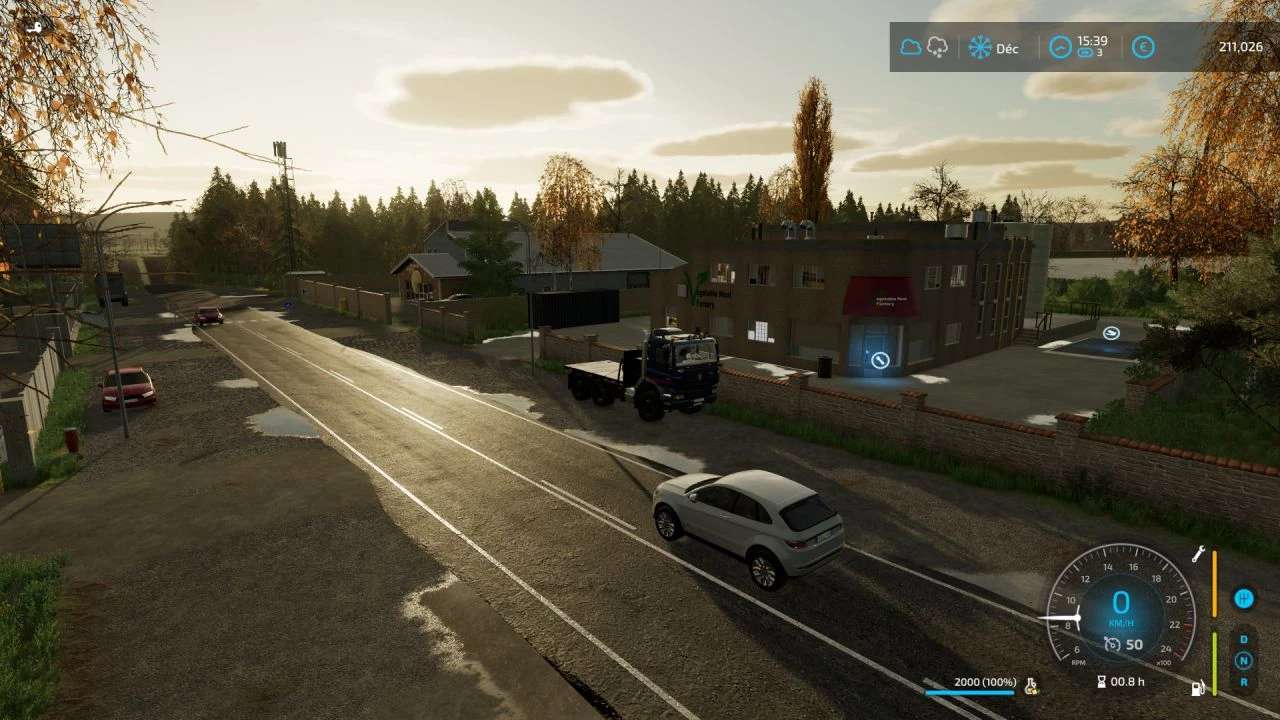Click the clock time-scale icon

click(1060, 47)
